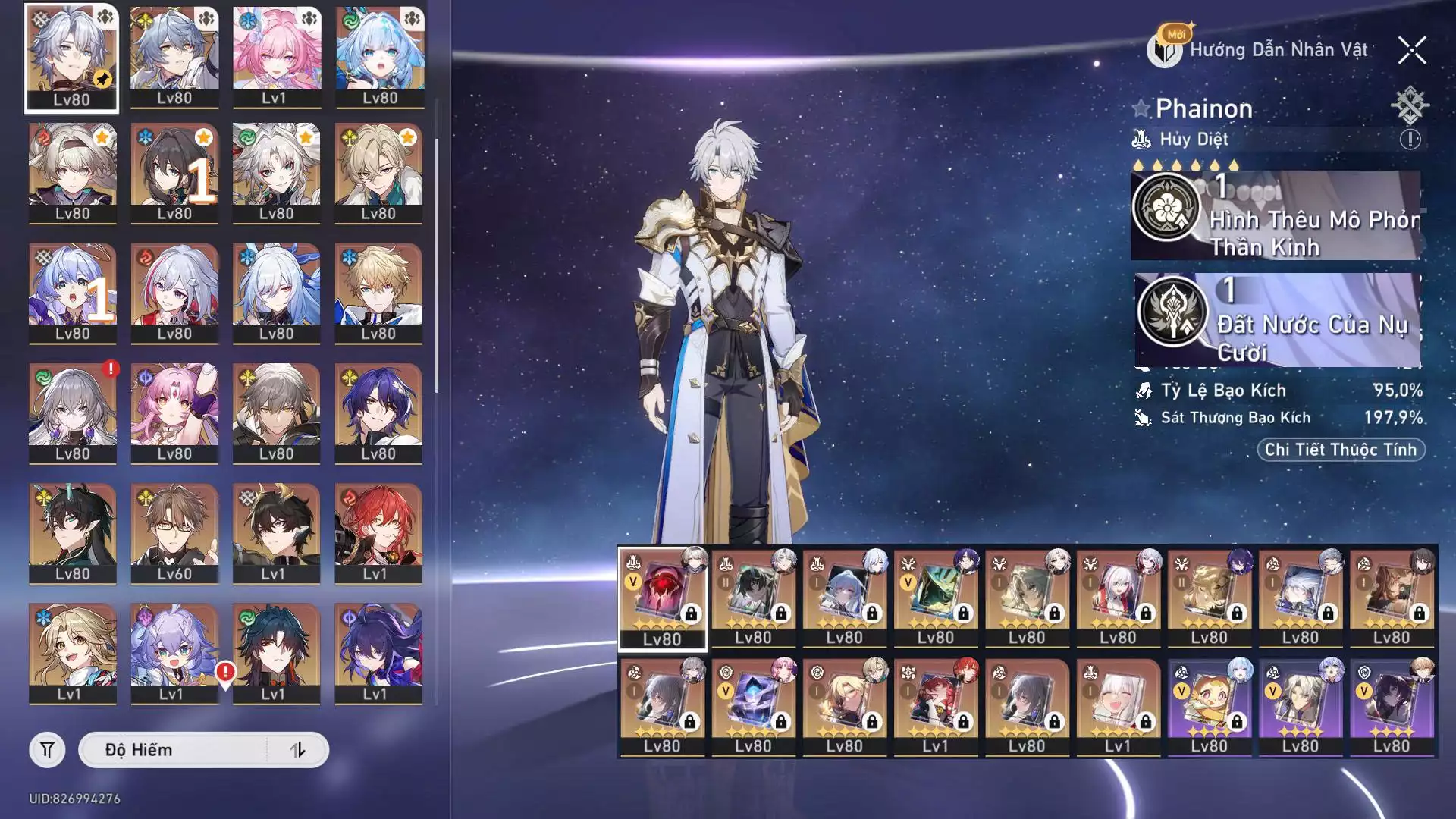Select the currently equipped red light cone

(x=662, y=598)
